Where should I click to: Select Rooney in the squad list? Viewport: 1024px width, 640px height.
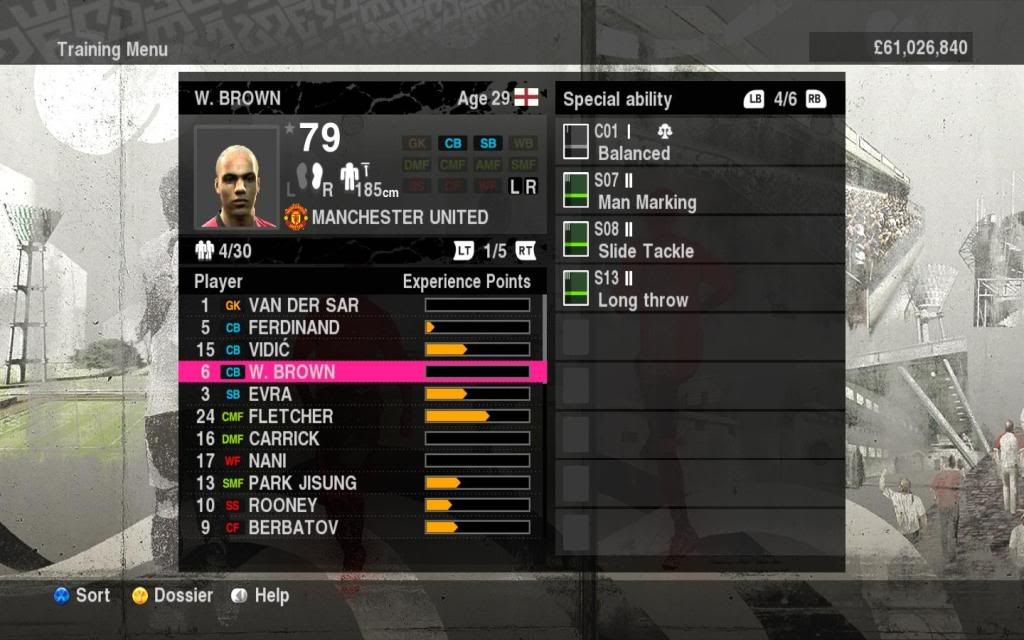(x=360, y=505)
